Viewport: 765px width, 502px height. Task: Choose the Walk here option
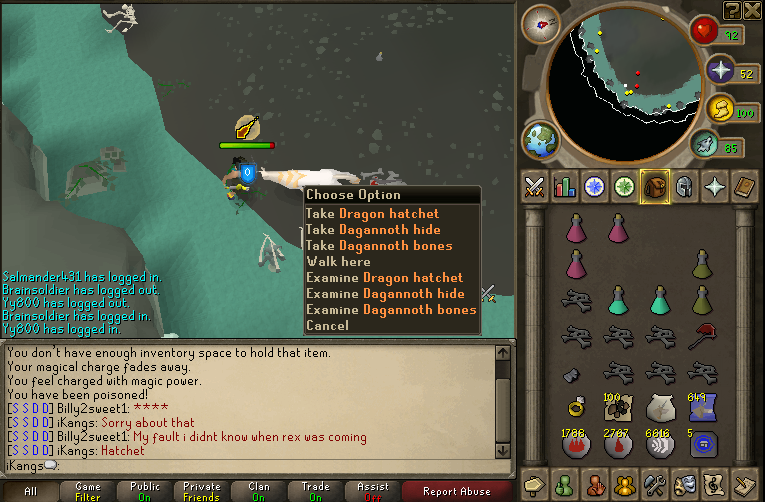pyautogui.click(x=338, y=261)
